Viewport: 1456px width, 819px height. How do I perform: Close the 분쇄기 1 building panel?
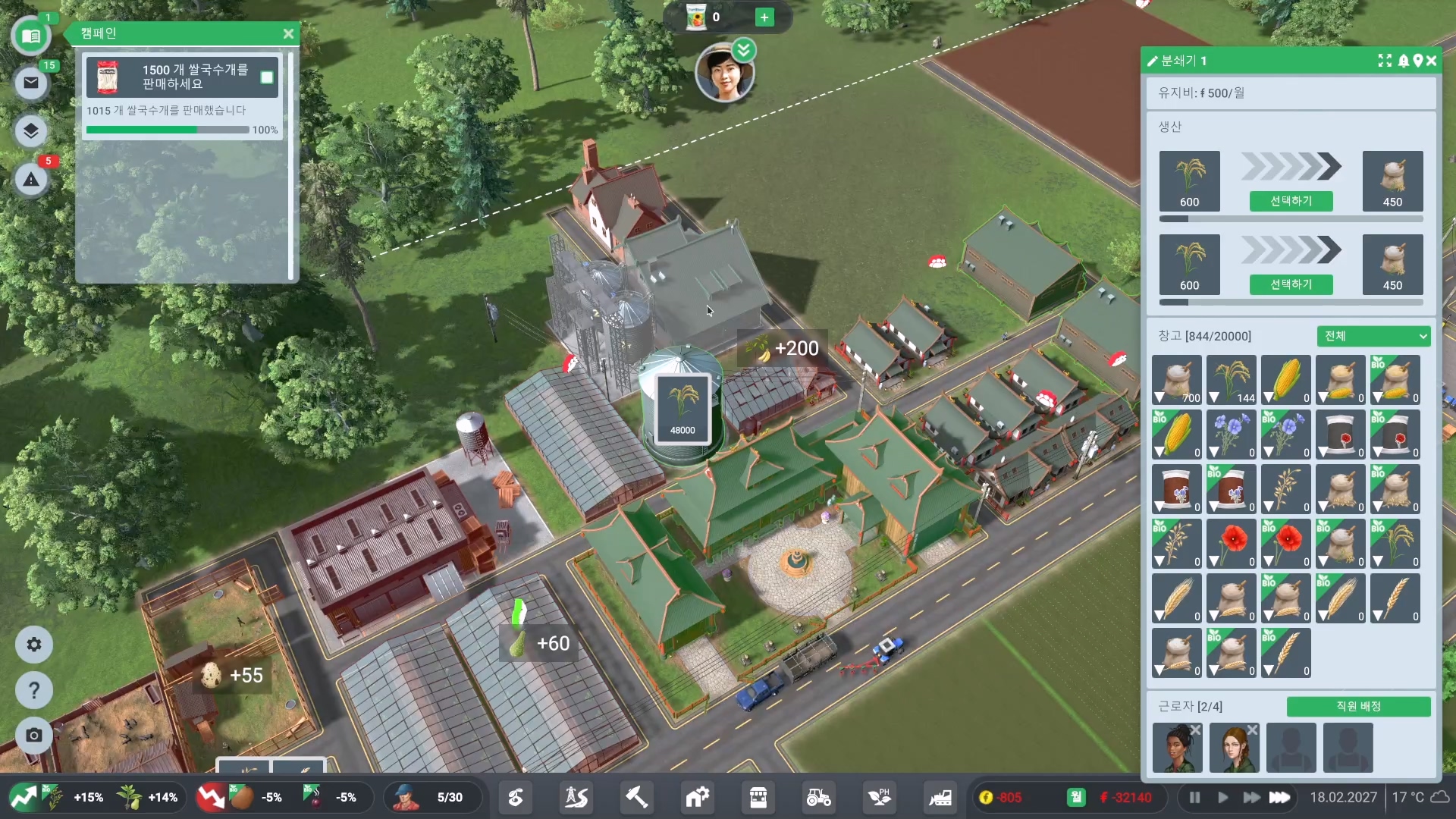coord(1432,61)
